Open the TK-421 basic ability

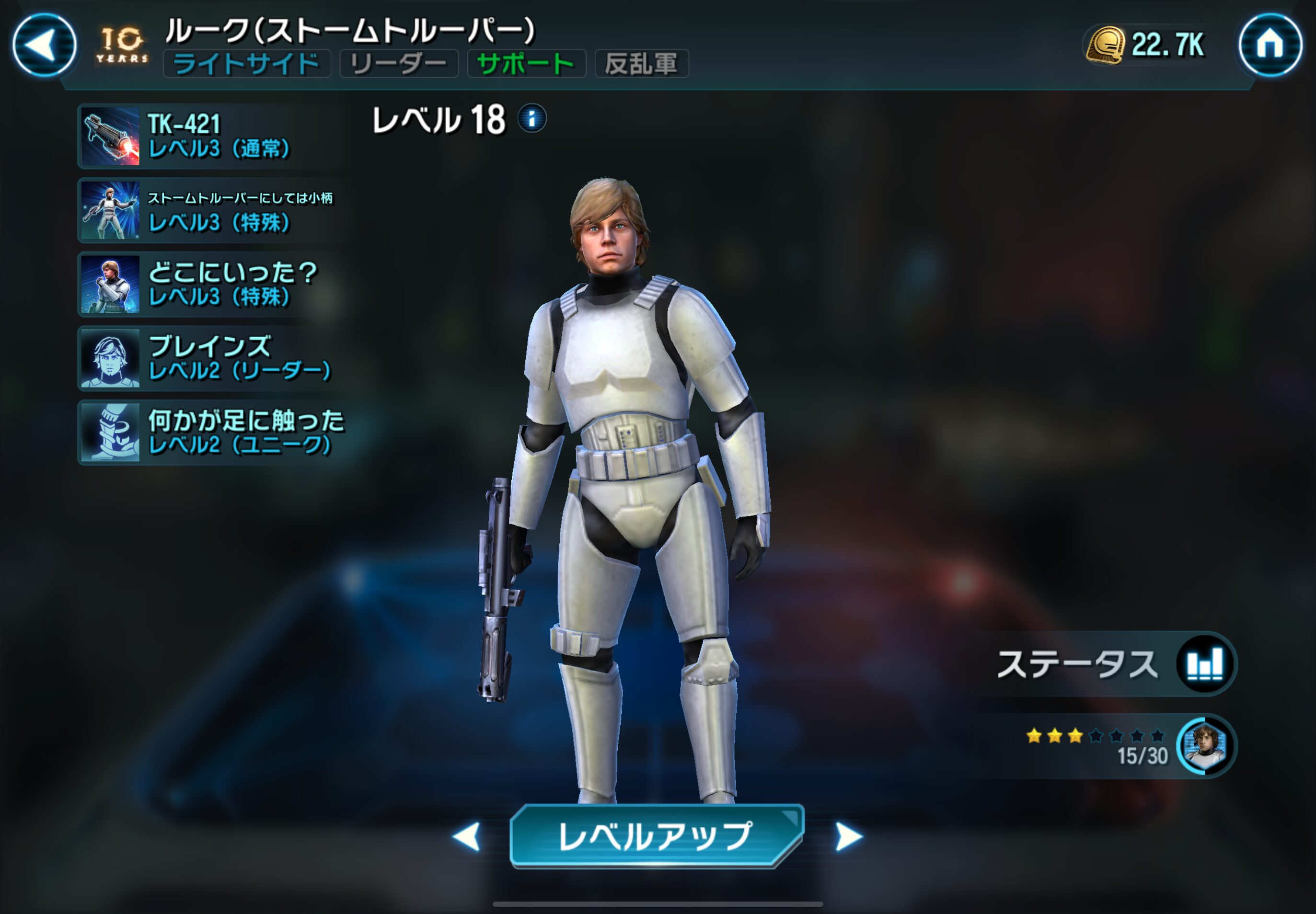pyautogui.click(x=212, y=137)
